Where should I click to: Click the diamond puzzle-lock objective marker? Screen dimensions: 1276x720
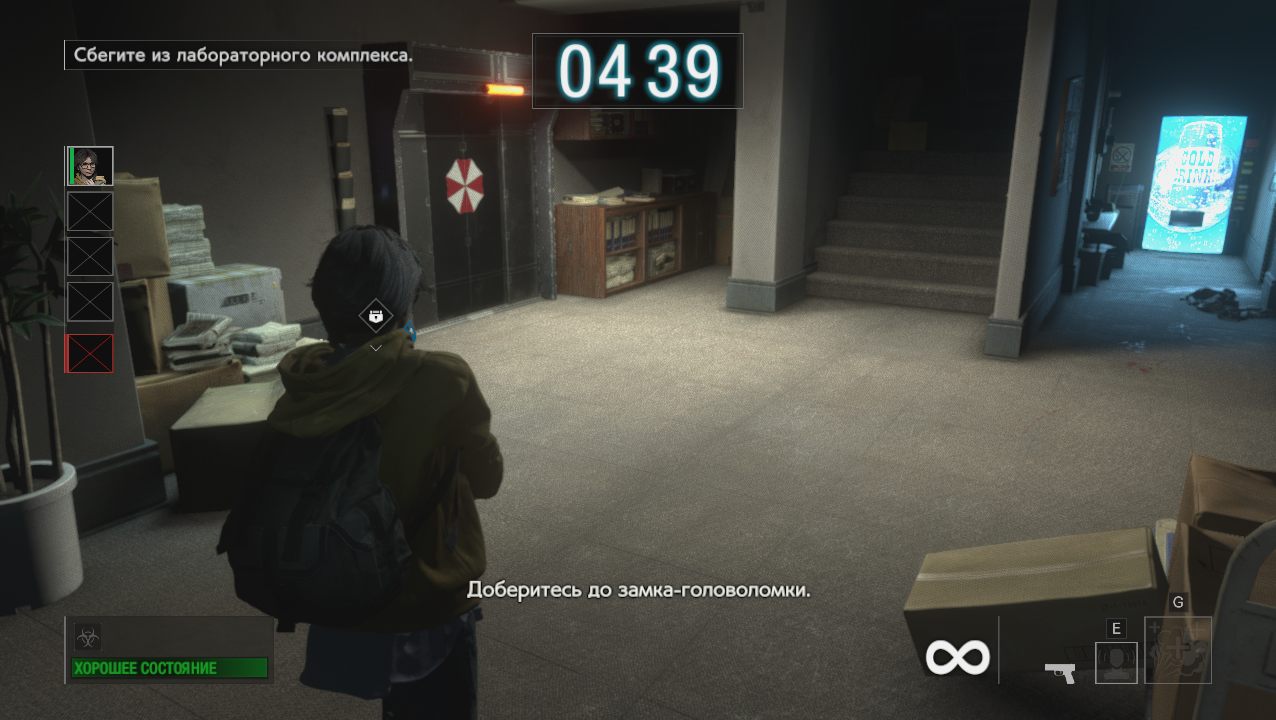[376, 317]
